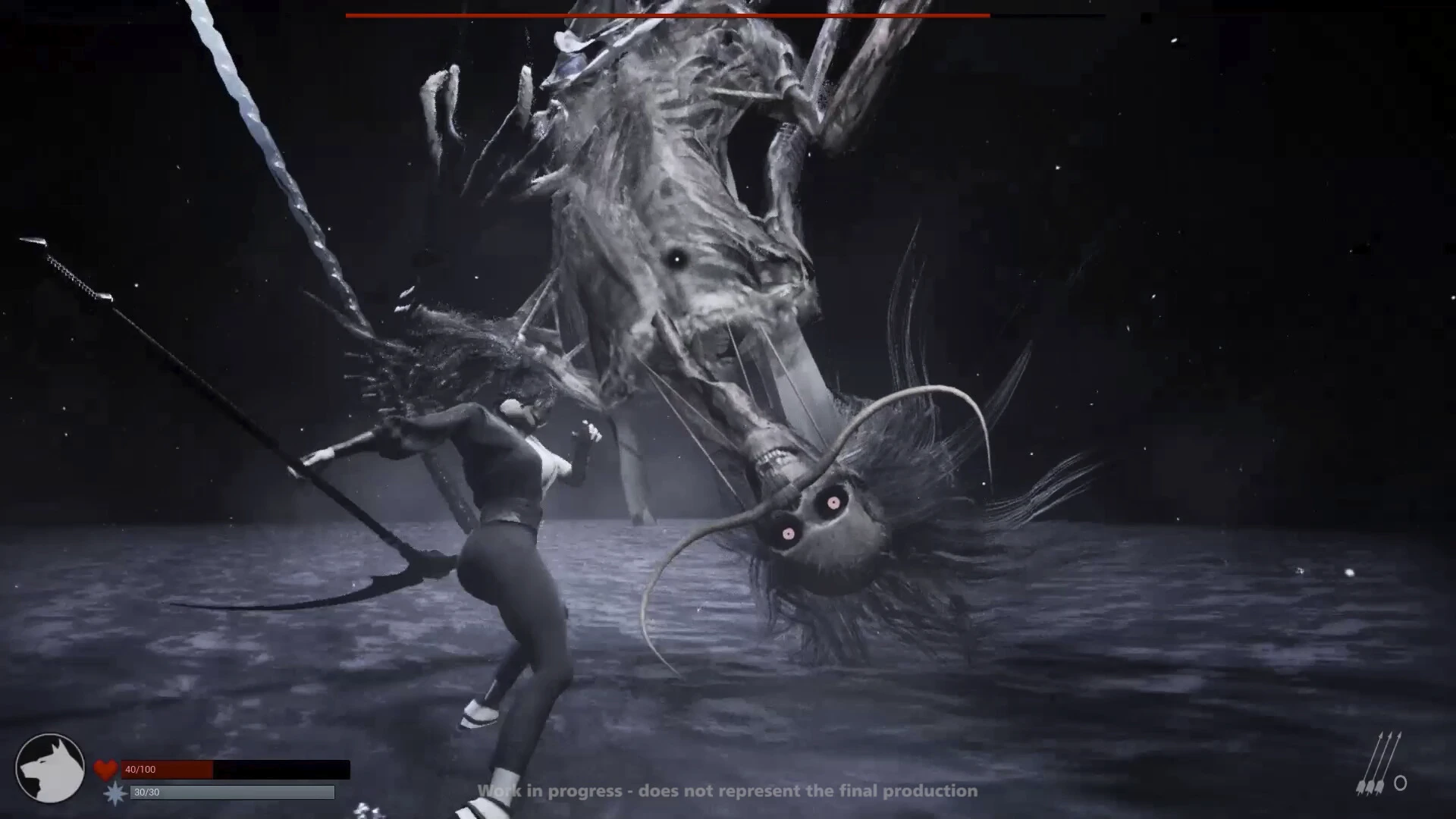Click the 30/30 stamina value text
The height and width of the screenshot is (819, 1456).
click(x=146, y=791)
